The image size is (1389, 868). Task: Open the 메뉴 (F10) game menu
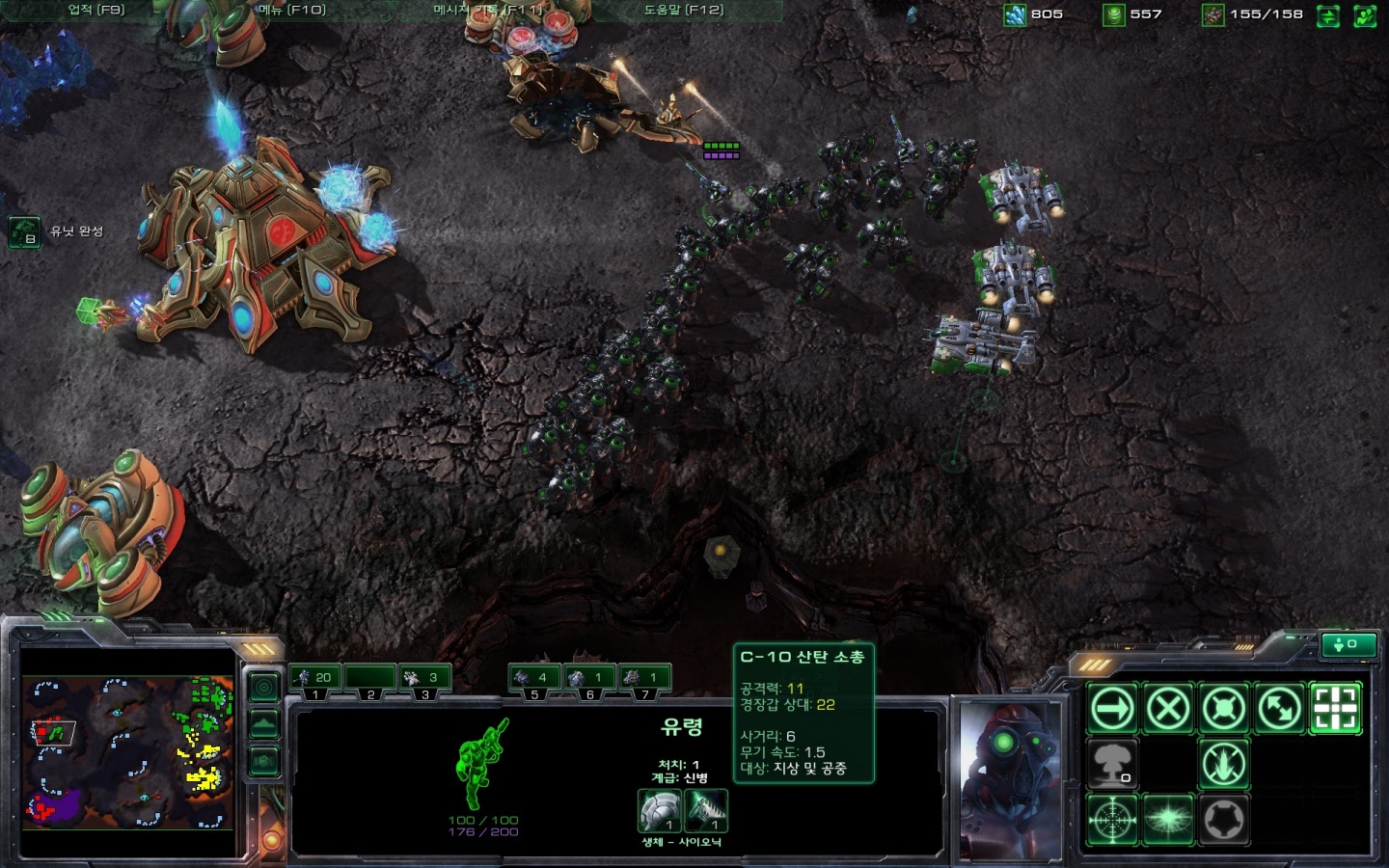292,10
